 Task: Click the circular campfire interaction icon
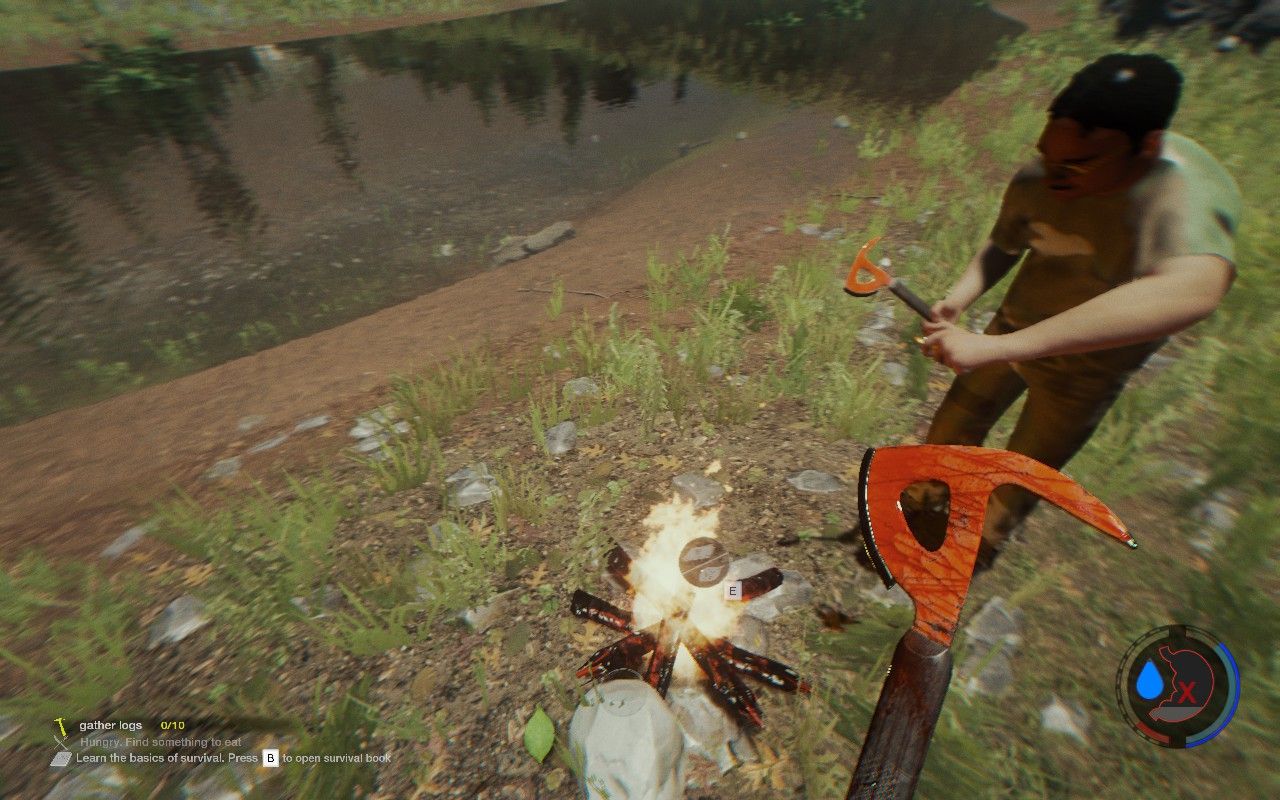pos(700,560)
